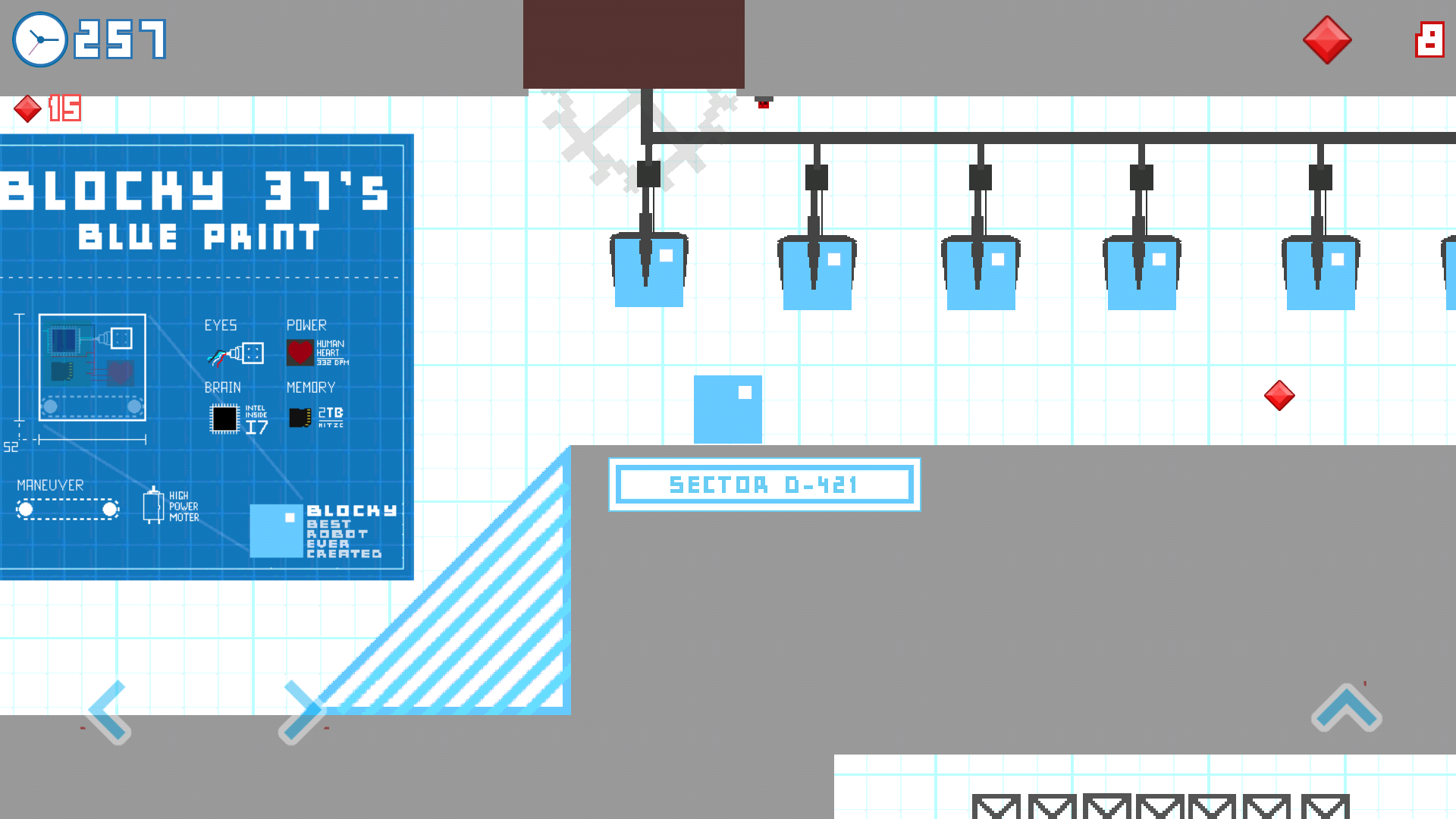Click the brown exit door at the top
The image size is (1456, 819).
click(634, 43)
